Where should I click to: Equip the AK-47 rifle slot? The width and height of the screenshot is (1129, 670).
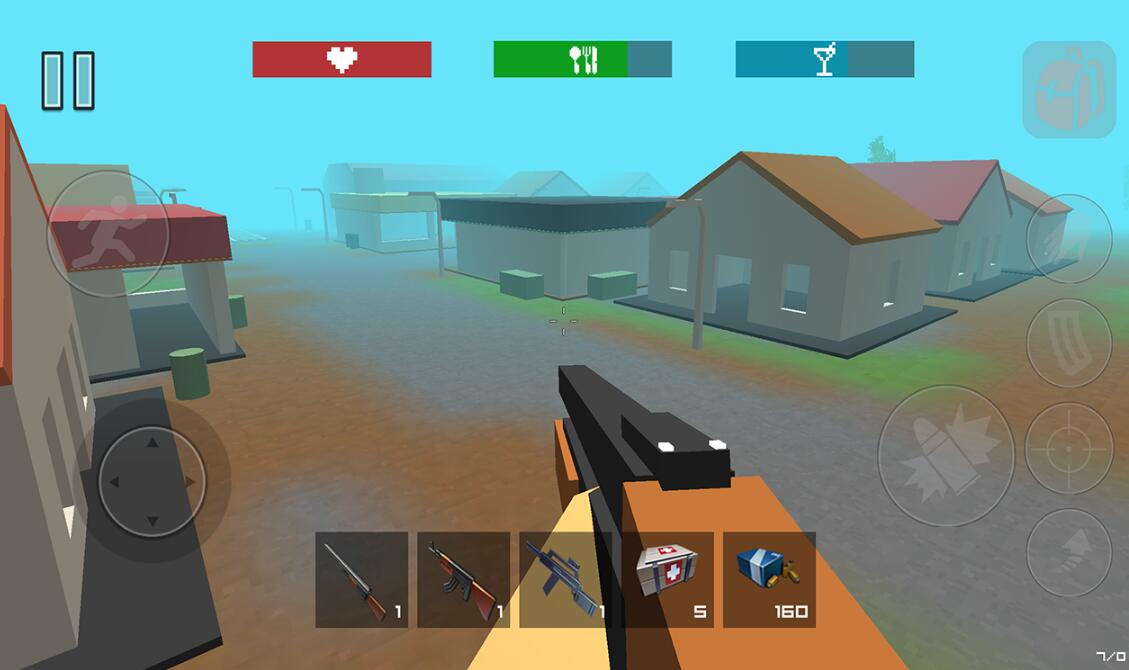pyautogui.click(x=463, y=579)
